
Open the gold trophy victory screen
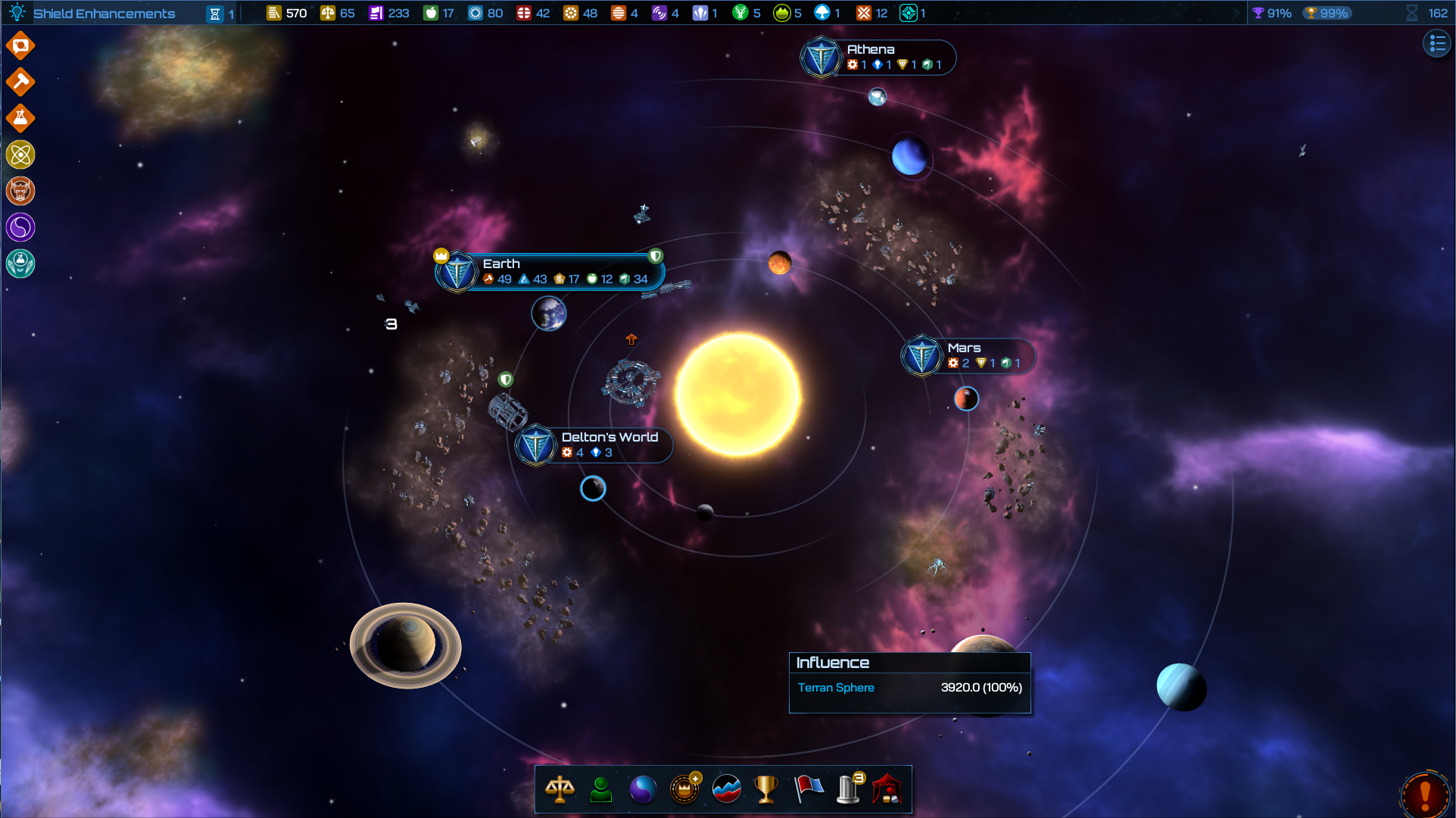coord(766,789)
